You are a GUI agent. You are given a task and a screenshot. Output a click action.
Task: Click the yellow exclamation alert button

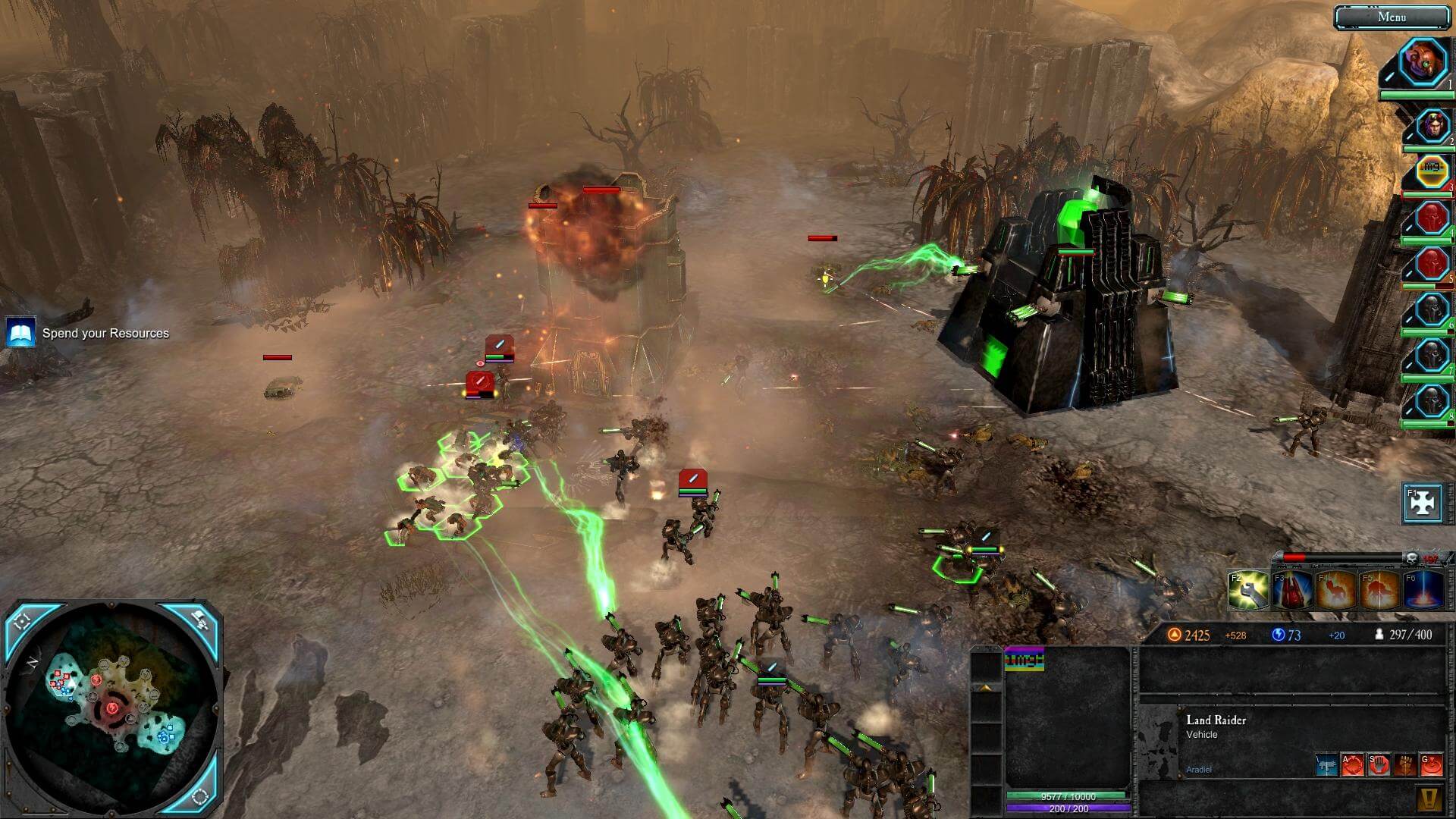[x=1429, y=799]
